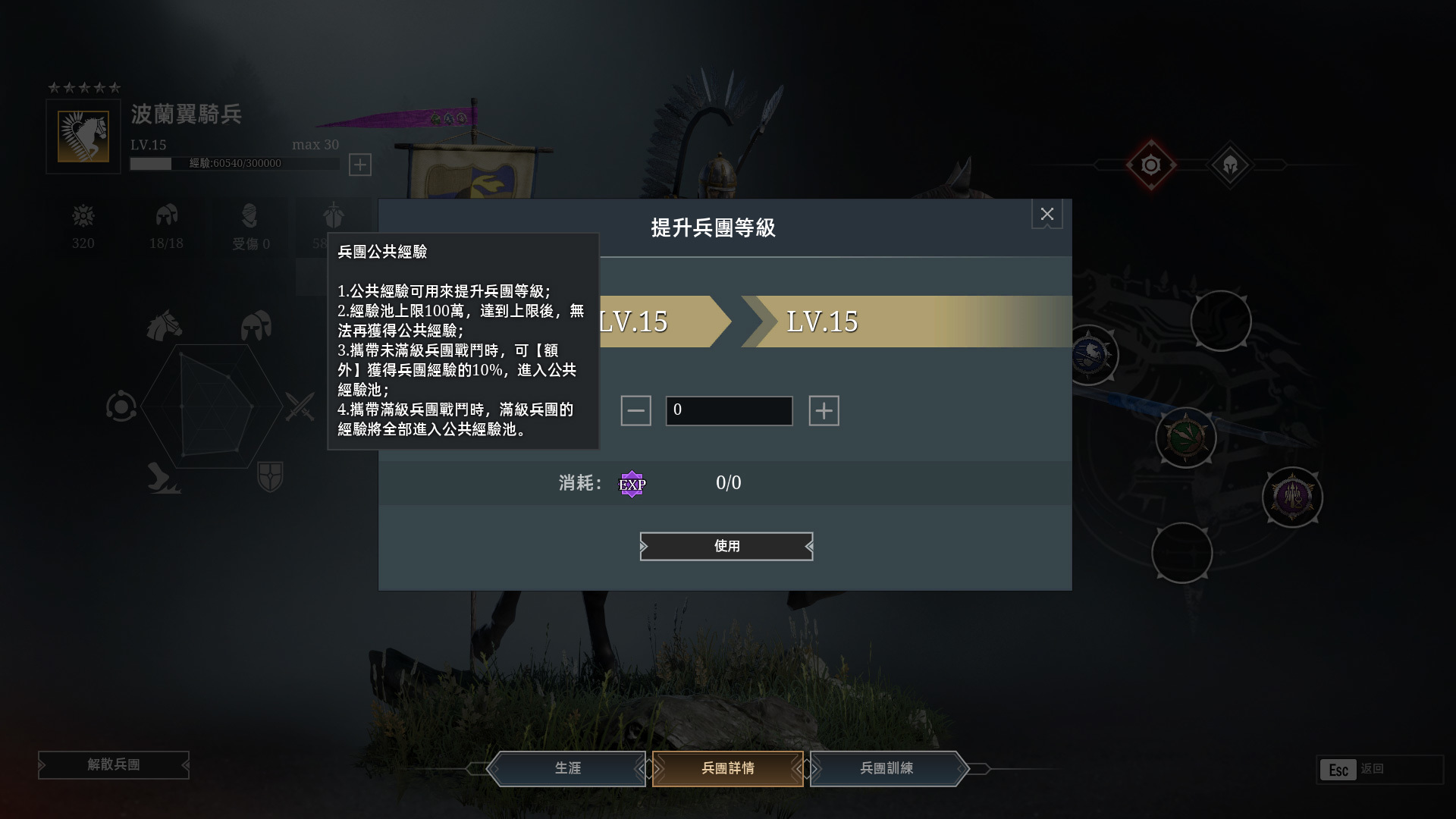
Task: Click the 解散兵團 disband button
Action: [112, 765]
